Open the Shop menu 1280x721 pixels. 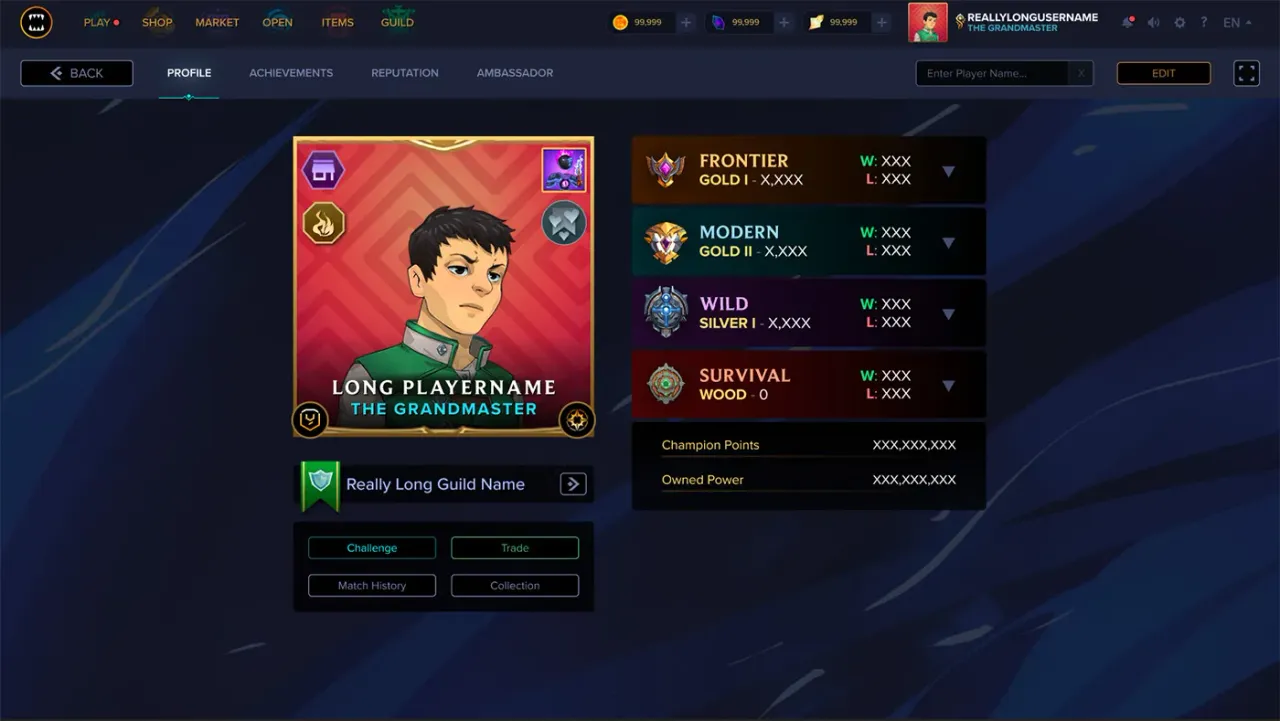click(x=157, y=22)
